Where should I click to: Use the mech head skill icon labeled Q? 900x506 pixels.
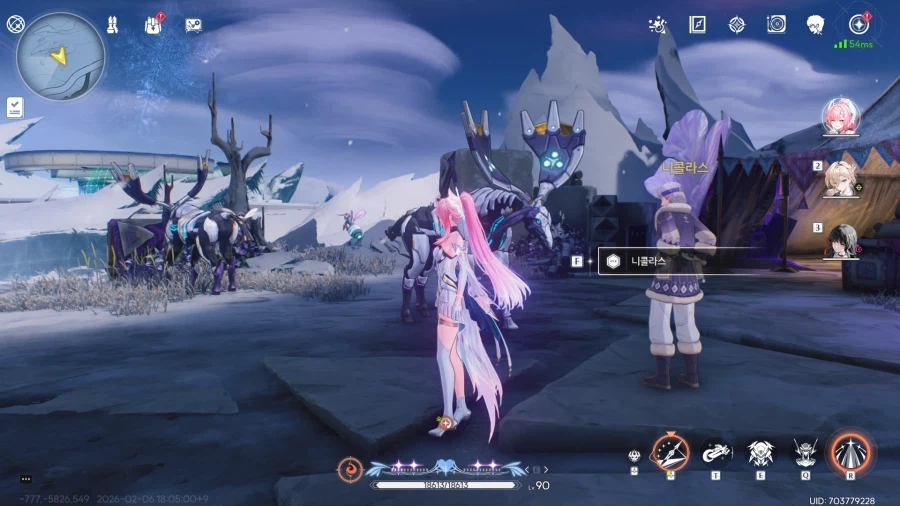(805, 455)
